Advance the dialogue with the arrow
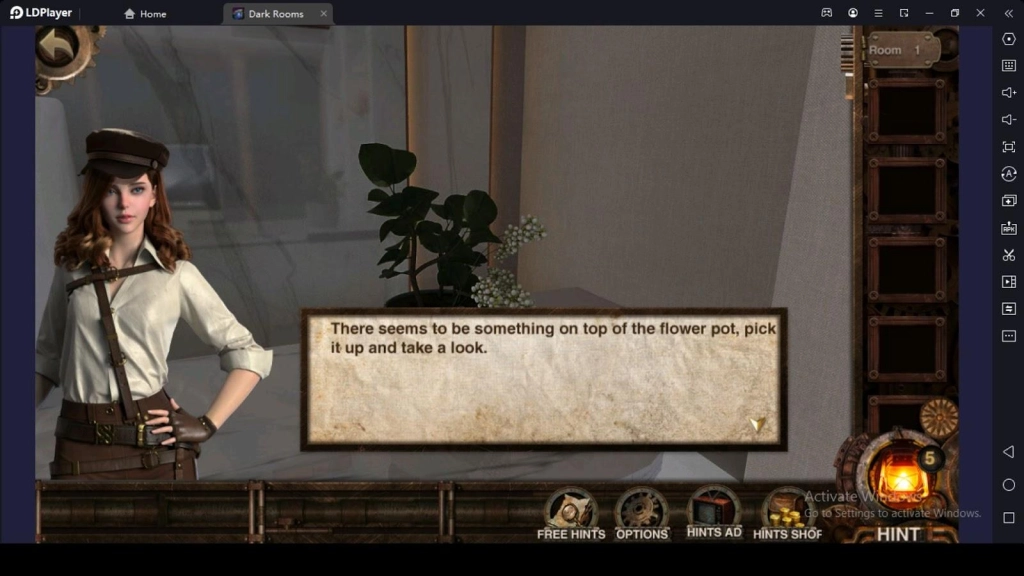Viewport: 1024px width, 576px height. [757, 425]
